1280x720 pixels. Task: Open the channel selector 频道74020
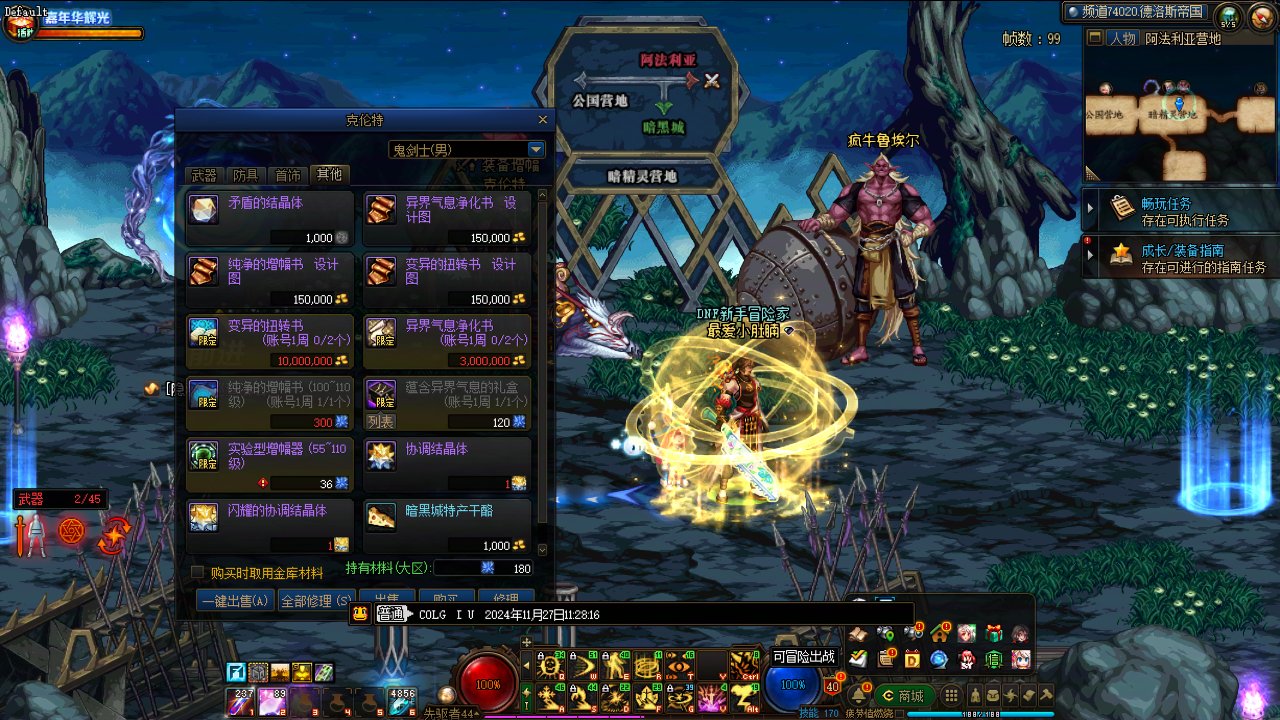[1136, 12]
